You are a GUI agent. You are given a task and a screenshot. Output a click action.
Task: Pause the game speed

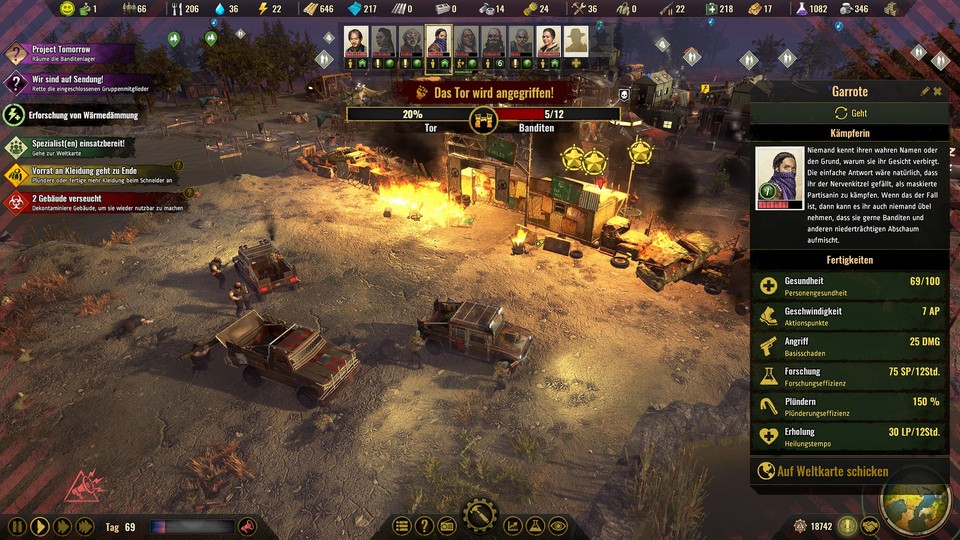tap(17, 526)
